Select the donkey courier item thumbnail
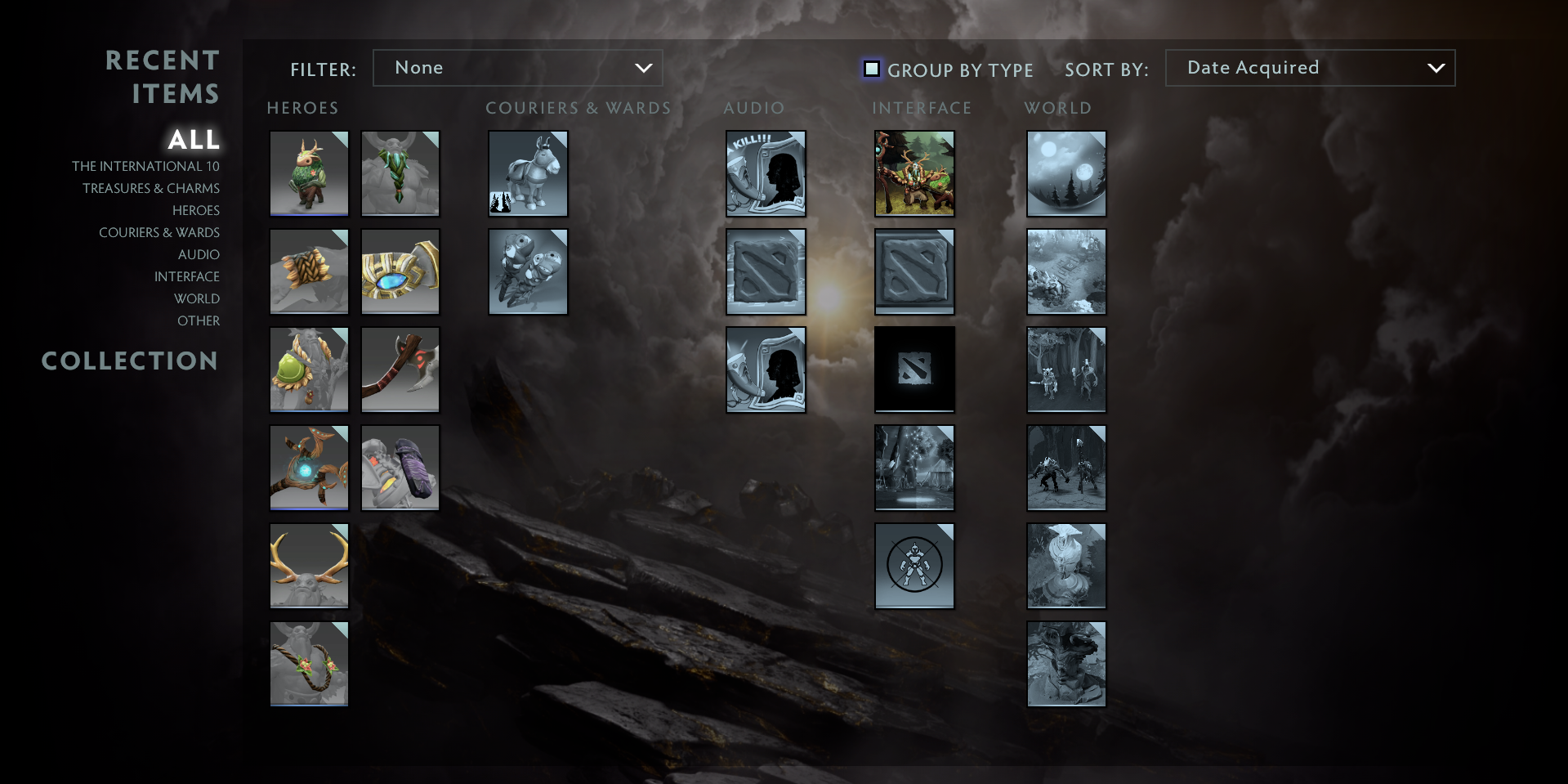The image size is (1568, 784). [x=528, y=173]
